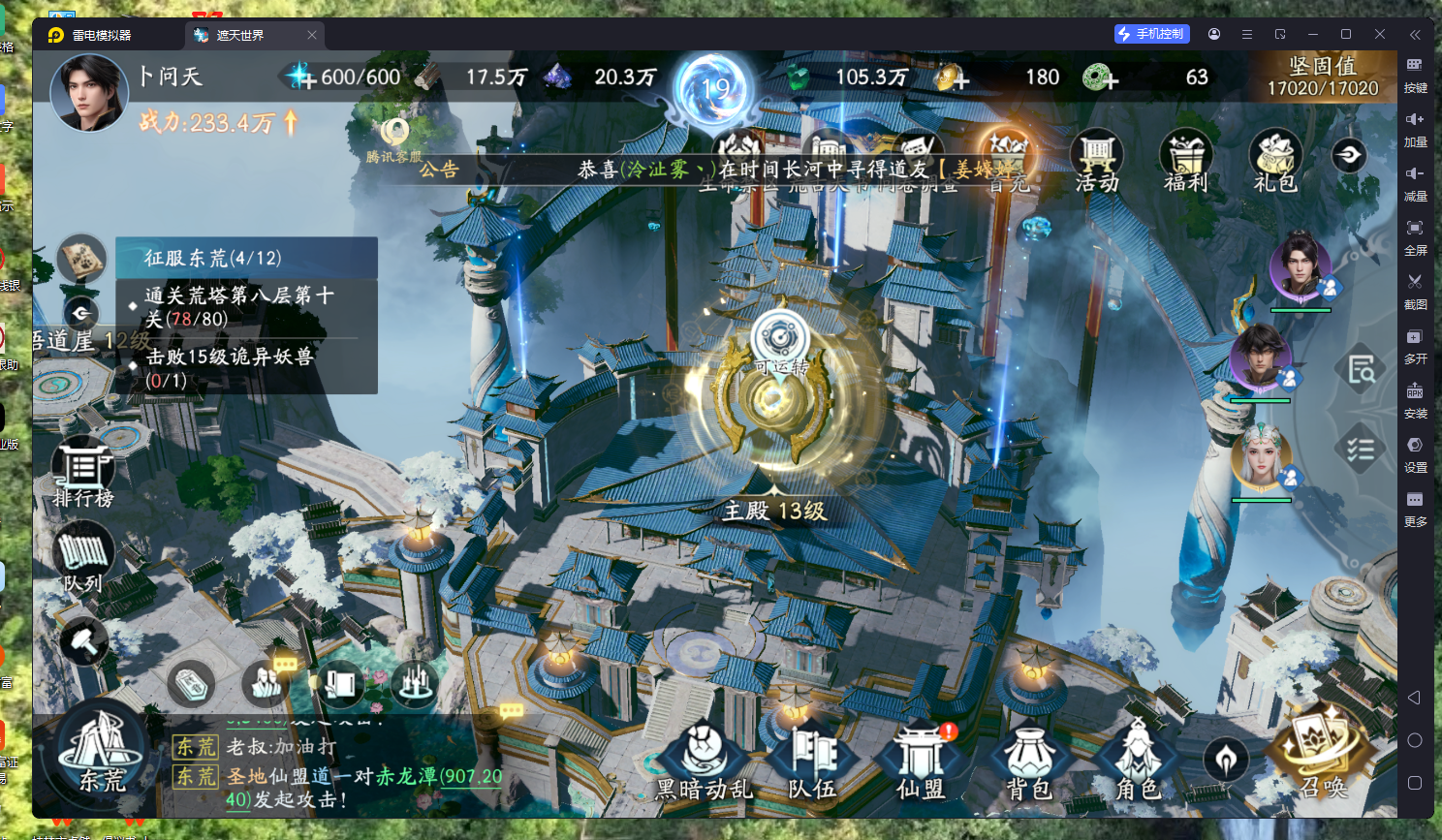Close the 遮天世界 emulator tab

click(312, 35)
